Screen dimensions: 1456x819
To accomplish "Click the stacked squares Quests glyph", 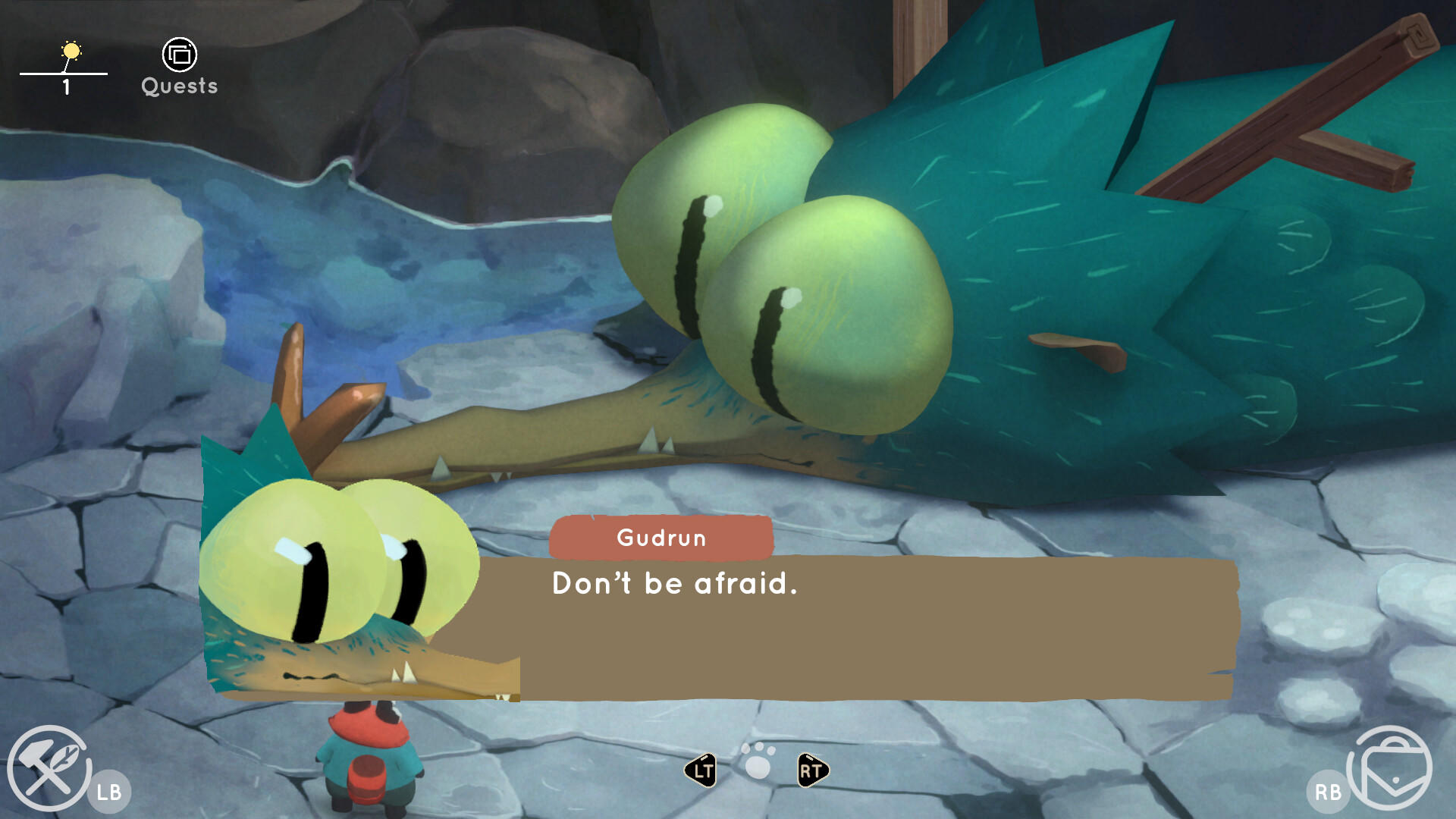I will 179,55.
